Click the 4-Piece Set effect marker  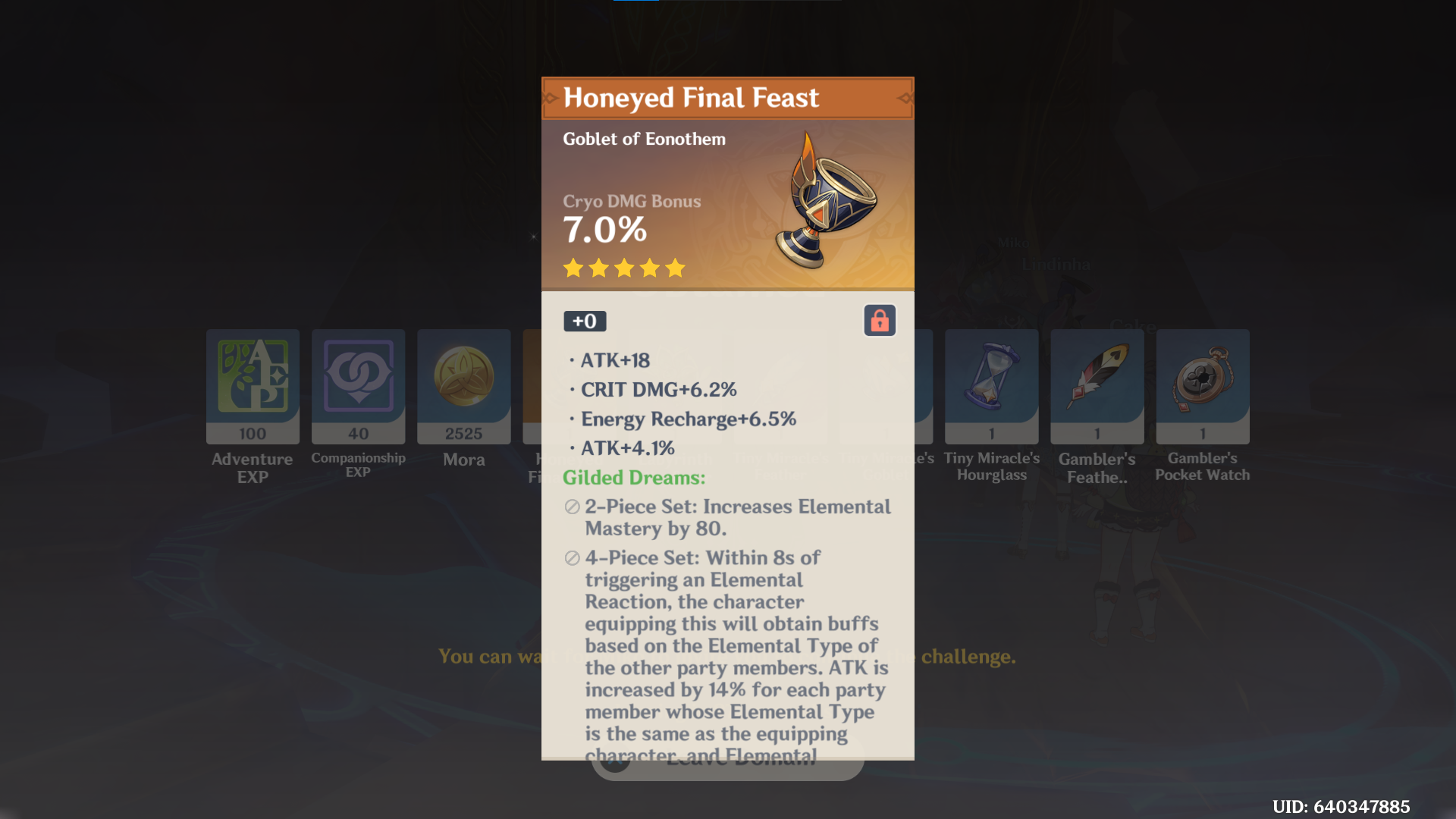tap(570, 558)
